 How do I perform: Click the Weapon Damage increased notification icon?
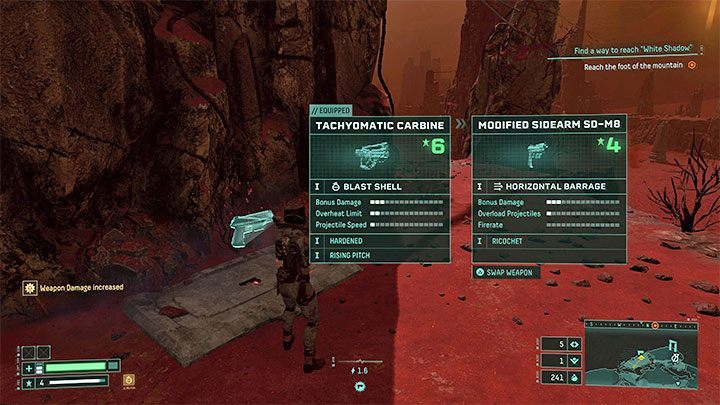pyautogui.click(x=31, y=287)
